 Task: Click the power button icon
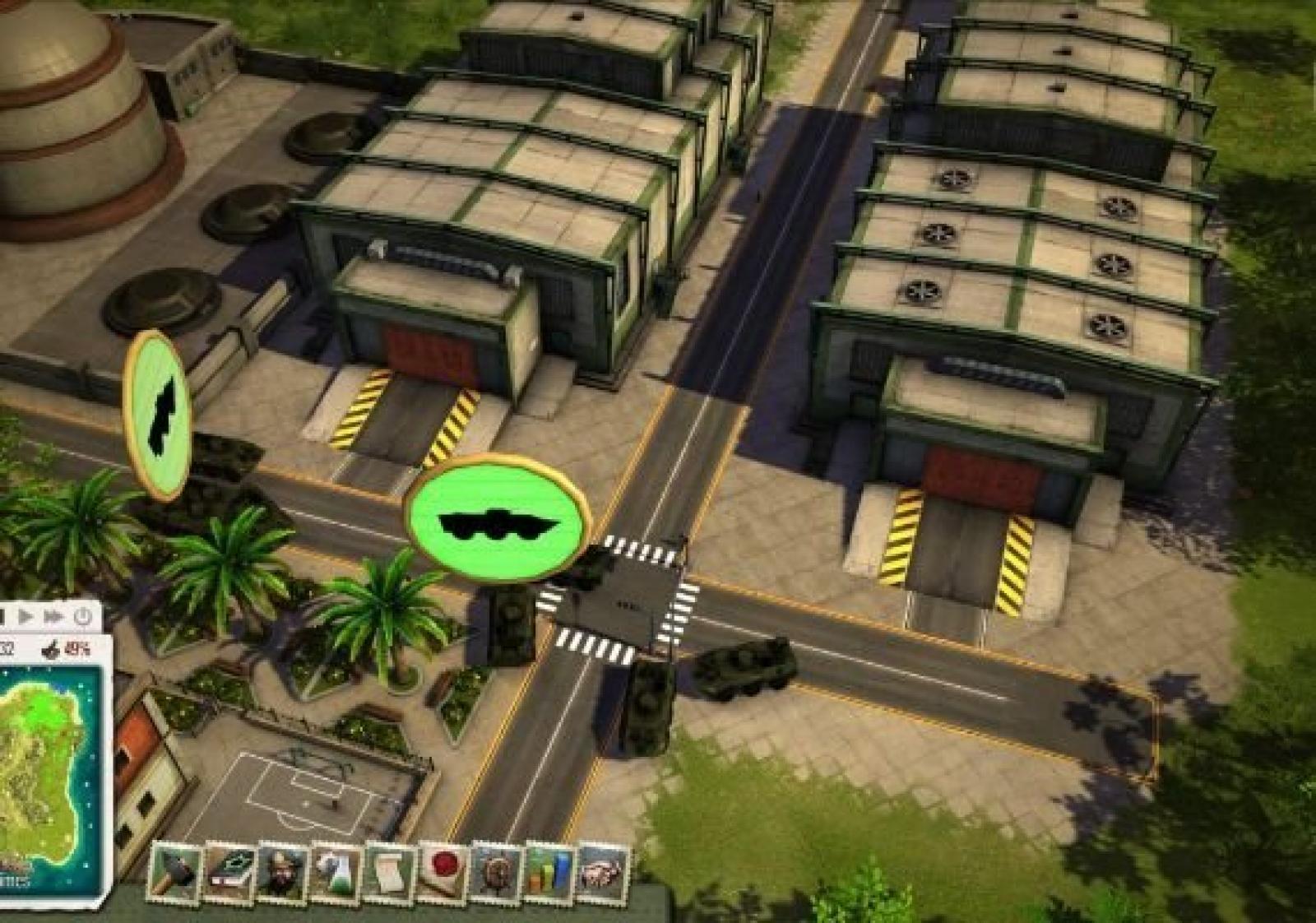pos(83,616)
